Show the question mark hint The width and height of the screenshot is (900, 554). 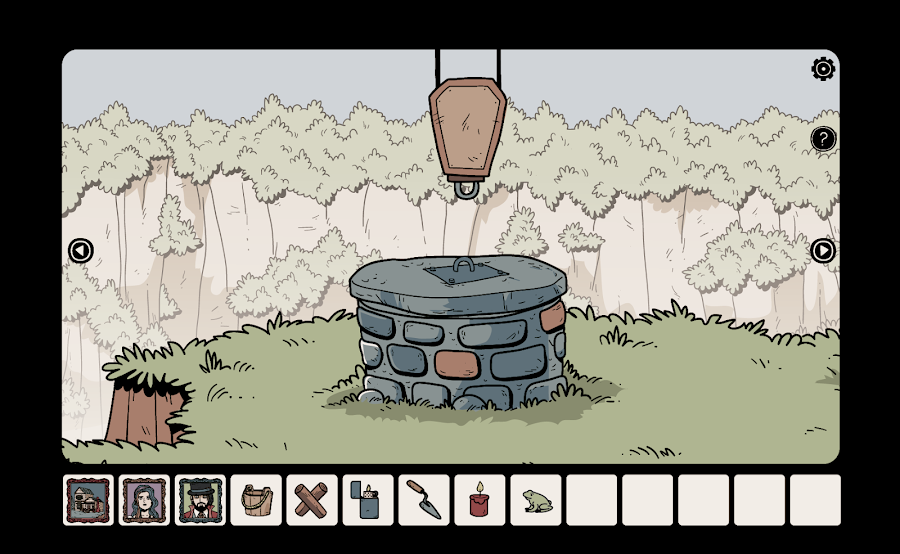pyautogui.click(x=823, y=139)
